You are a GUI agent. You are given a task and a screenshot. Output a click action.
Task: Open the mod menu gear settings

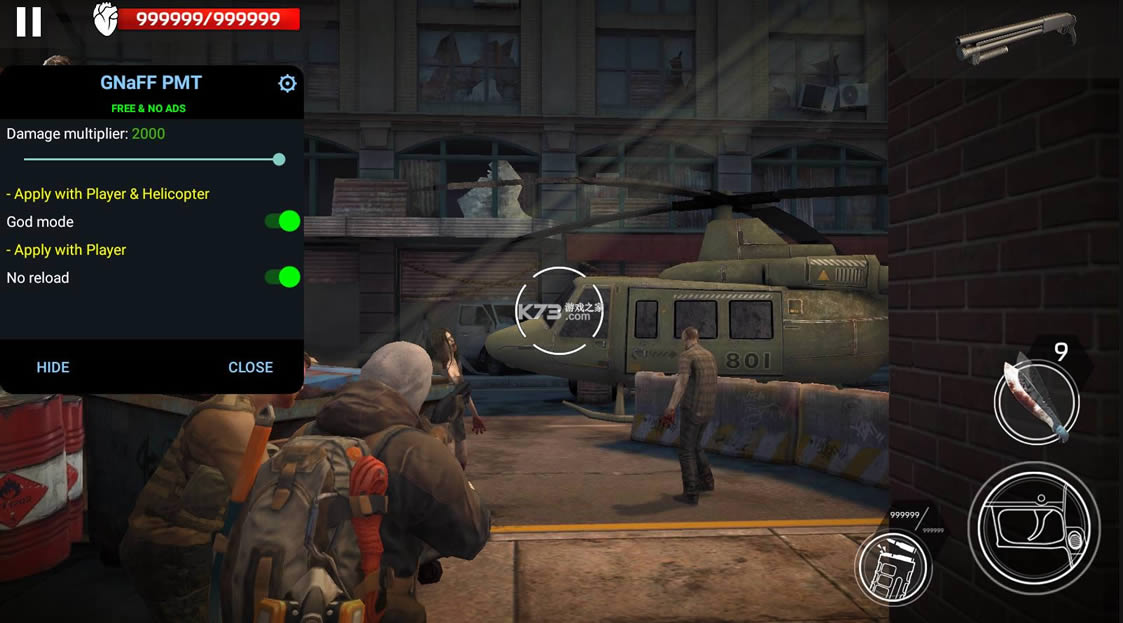pos(287,84)
